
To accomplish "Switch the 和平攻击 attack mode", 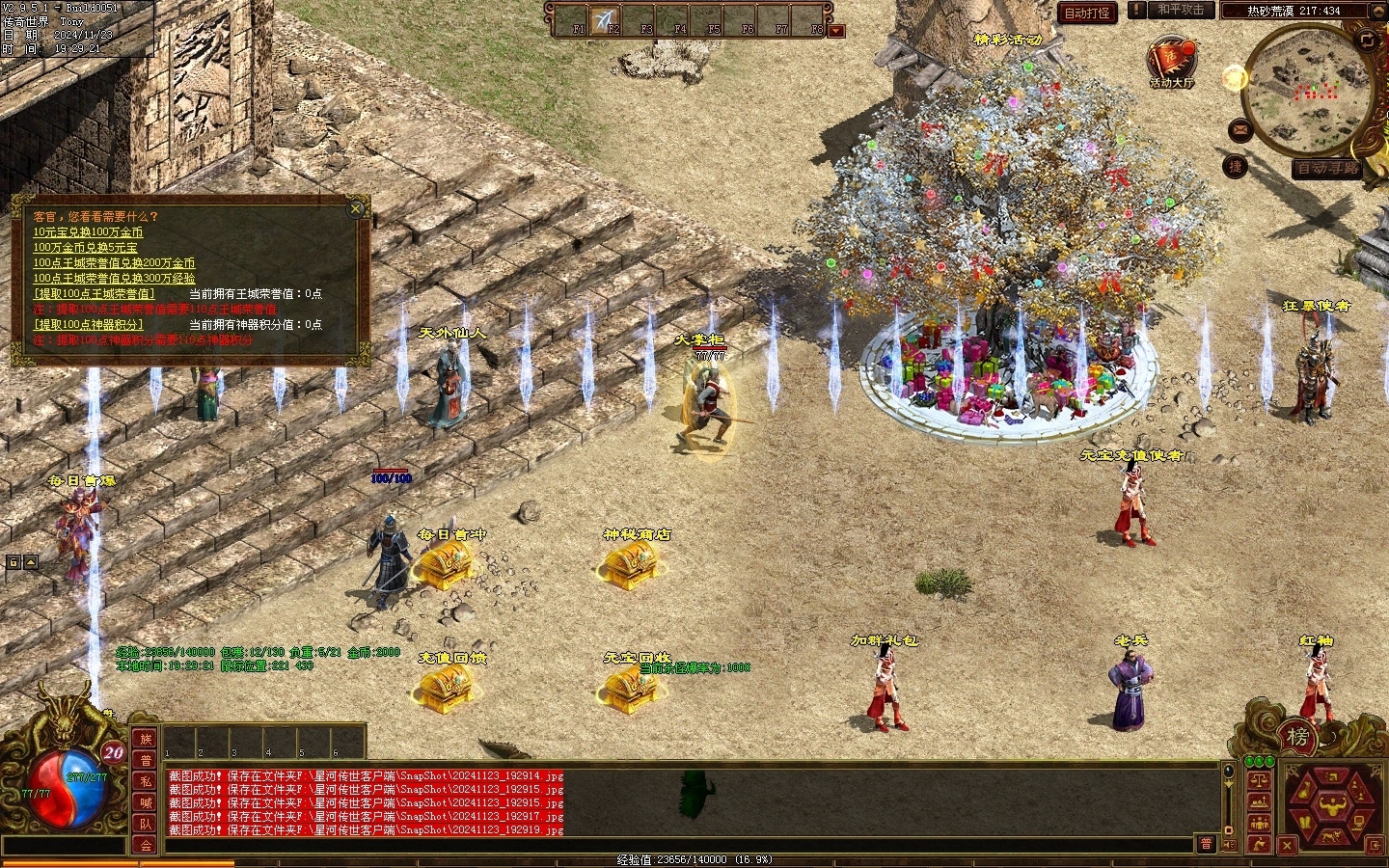I will (x=1181, y=10).
